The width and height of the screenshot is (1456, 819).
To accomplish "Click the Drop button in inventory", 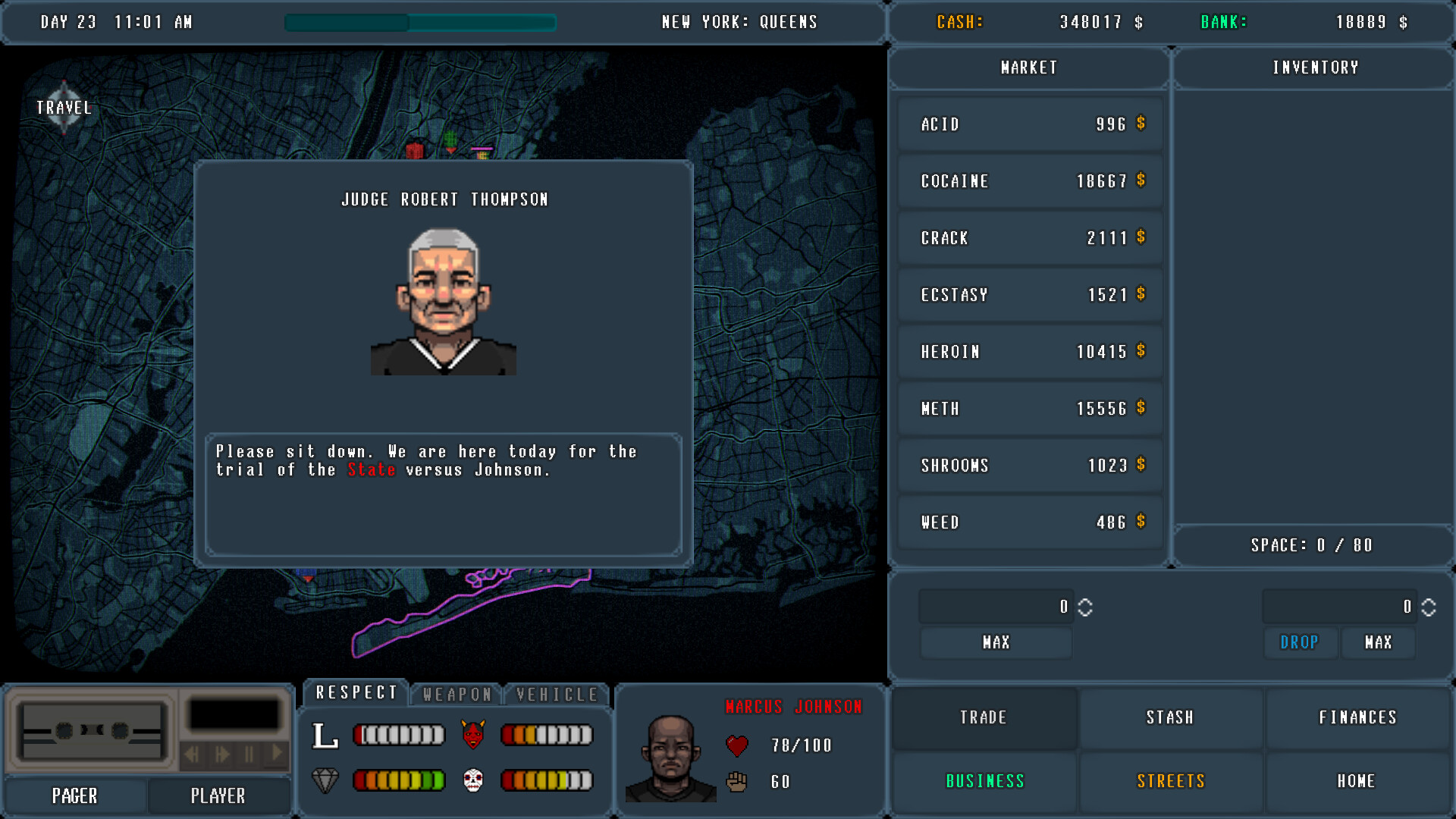I will tap(1300, 642).
